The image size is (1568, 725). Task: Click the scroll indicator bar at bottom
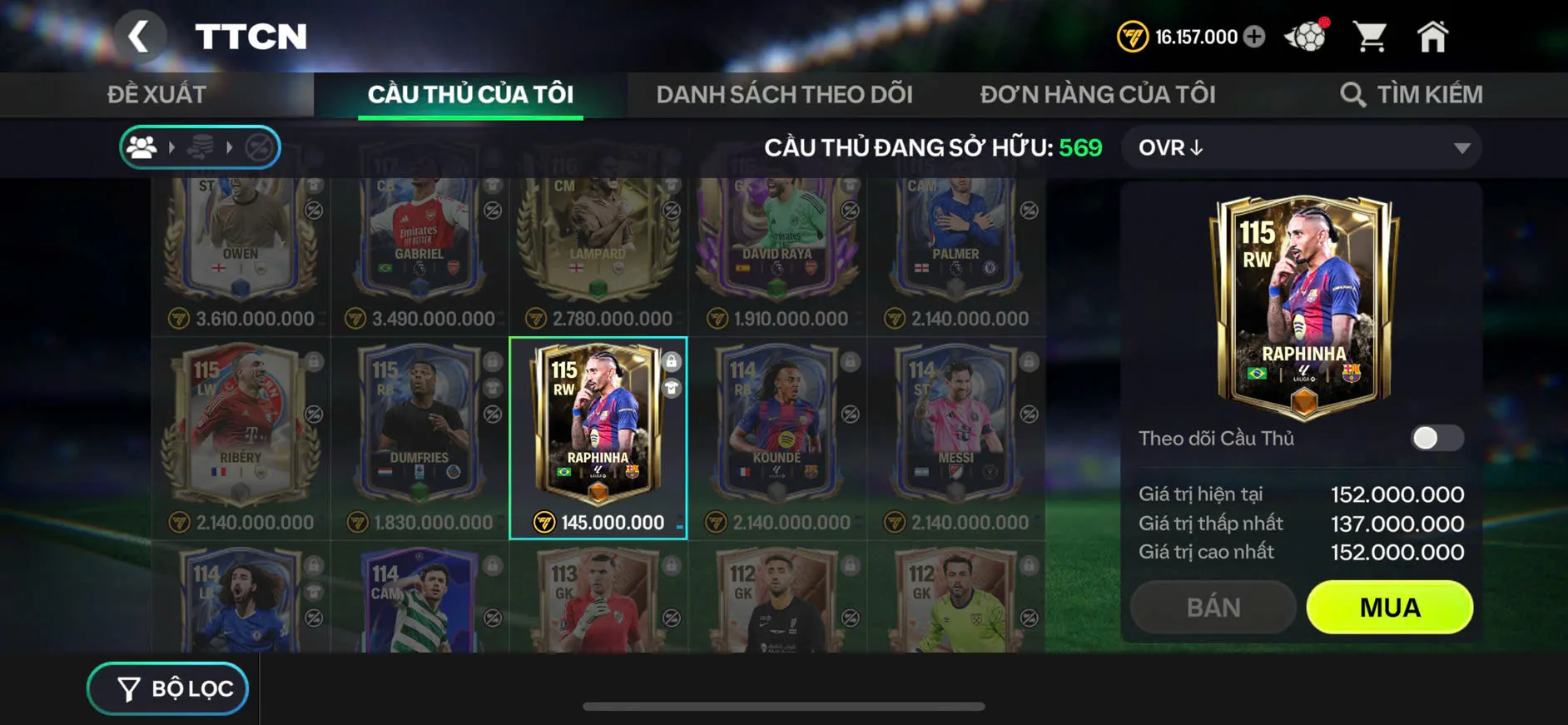(782, 705)
